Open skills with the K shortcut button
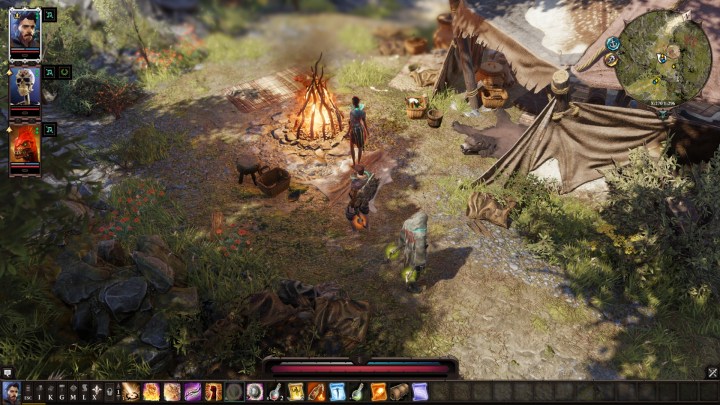 click(x=51, y=395)
